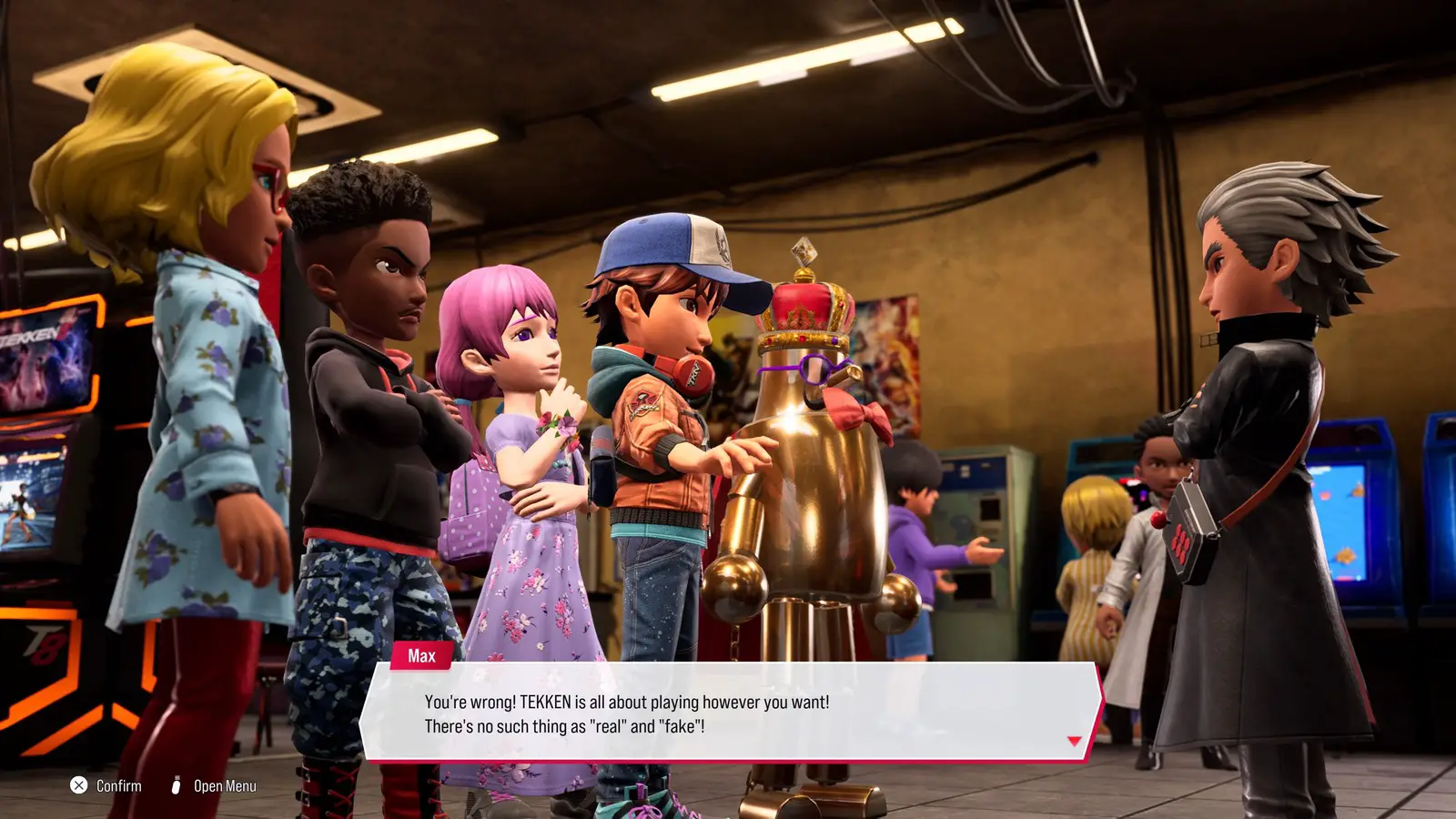1456x819 pixels.
Task: Open the menu via Open Menu label
Action: coord(225,786)
